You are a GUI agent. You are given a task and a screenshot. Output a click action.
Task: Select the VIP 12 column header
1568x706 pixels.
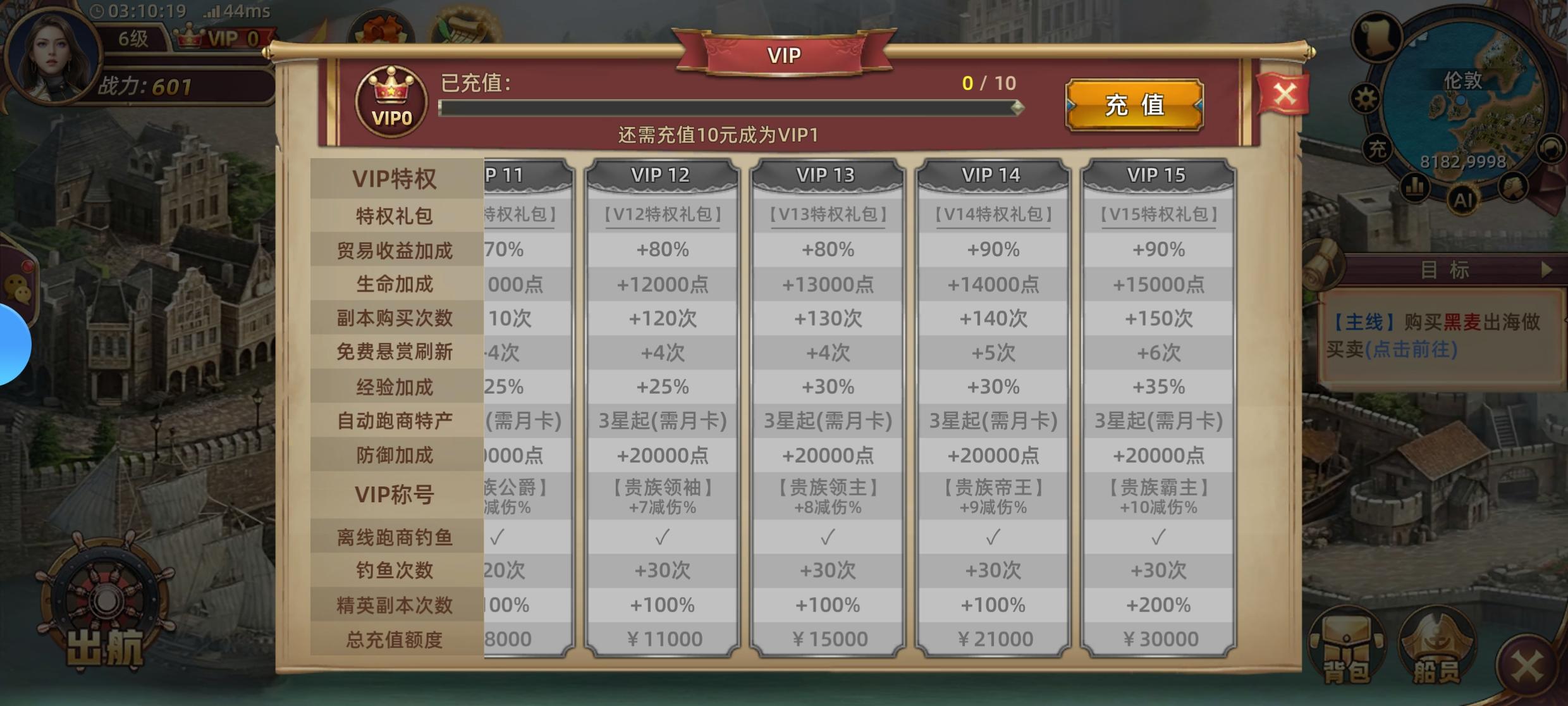663,175
